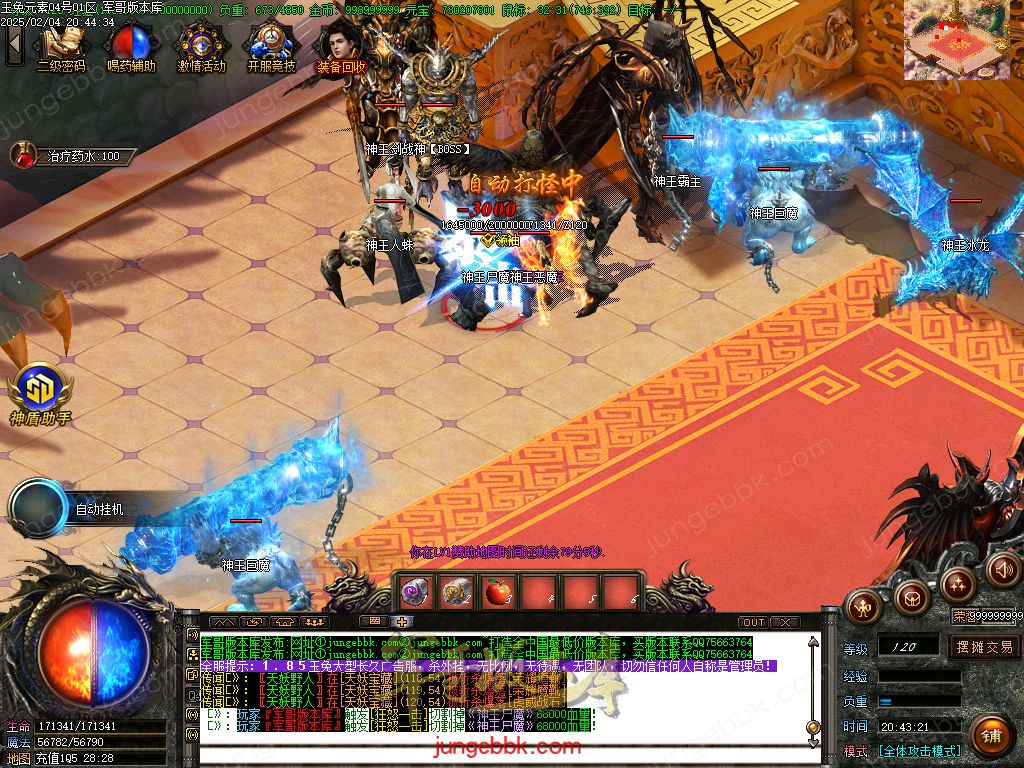
Task: Open the skills sparkle round icon
Action: 957,583
